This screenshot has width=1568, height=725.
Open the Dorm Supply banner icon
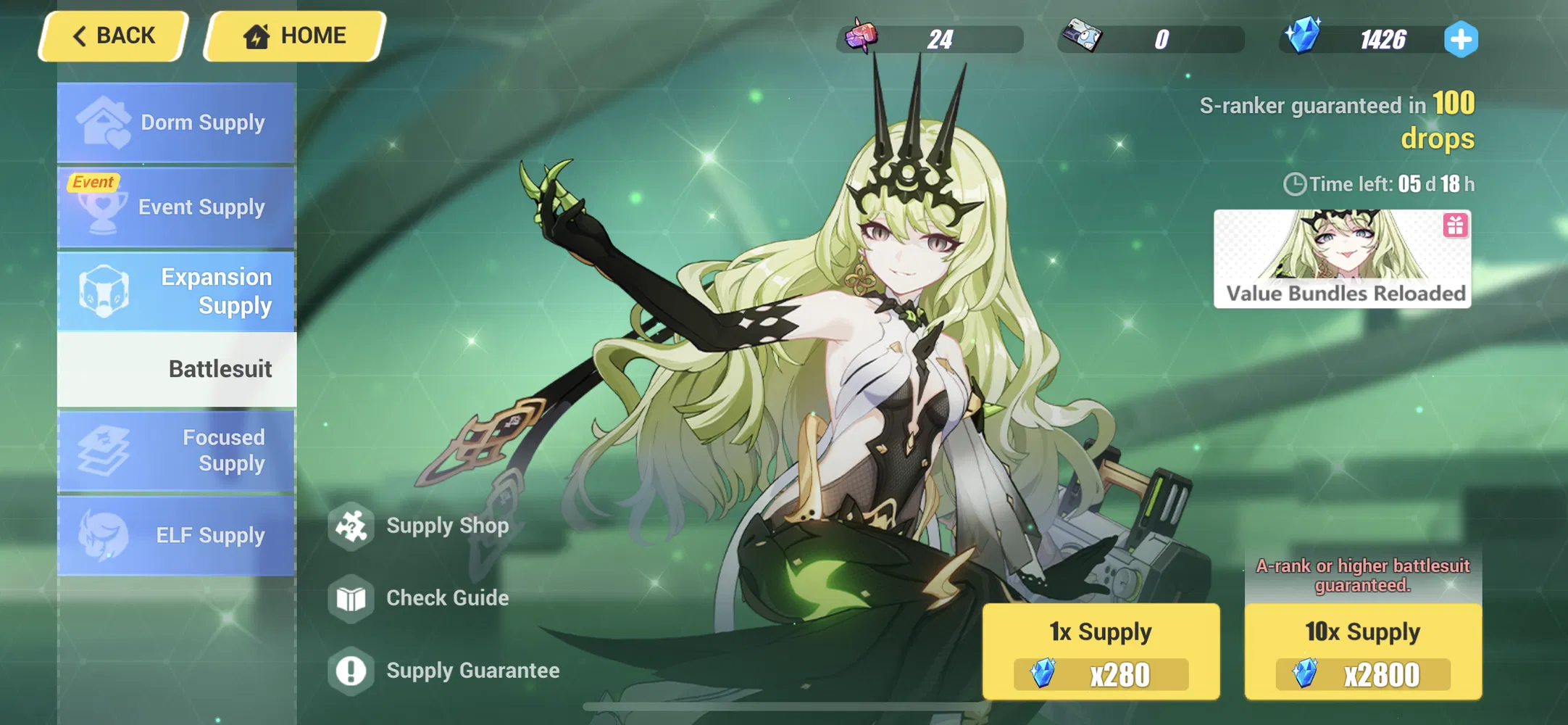click(x=104, y=122)
